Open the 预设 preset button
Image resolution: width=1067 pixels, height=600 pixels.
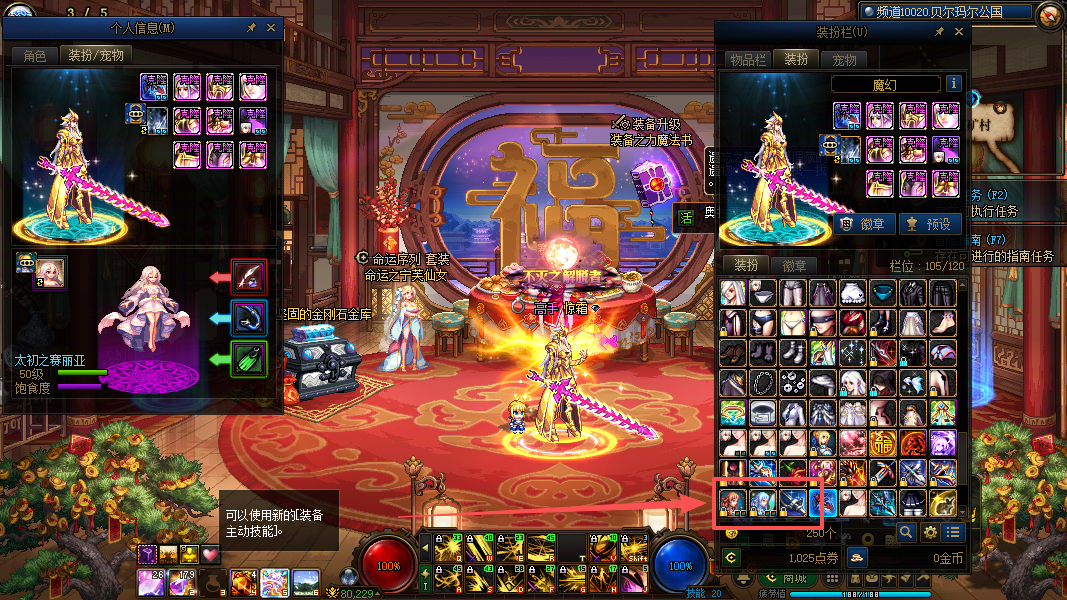click(x=930, y=224)
